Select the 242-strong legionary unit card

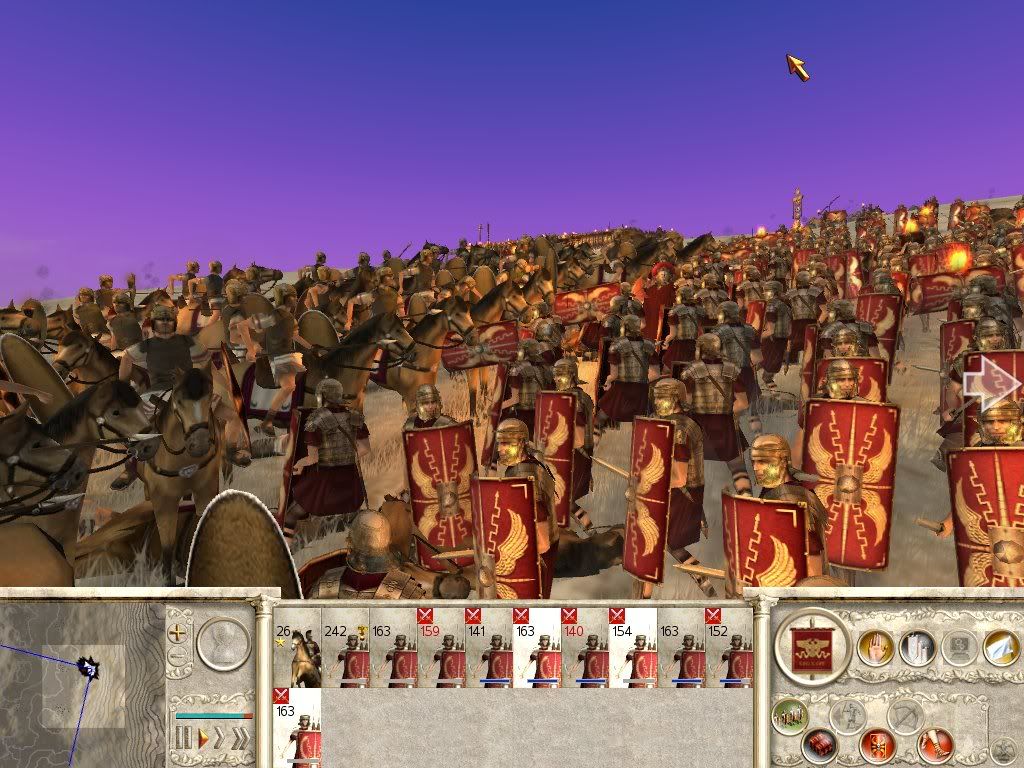pos(345,648)
